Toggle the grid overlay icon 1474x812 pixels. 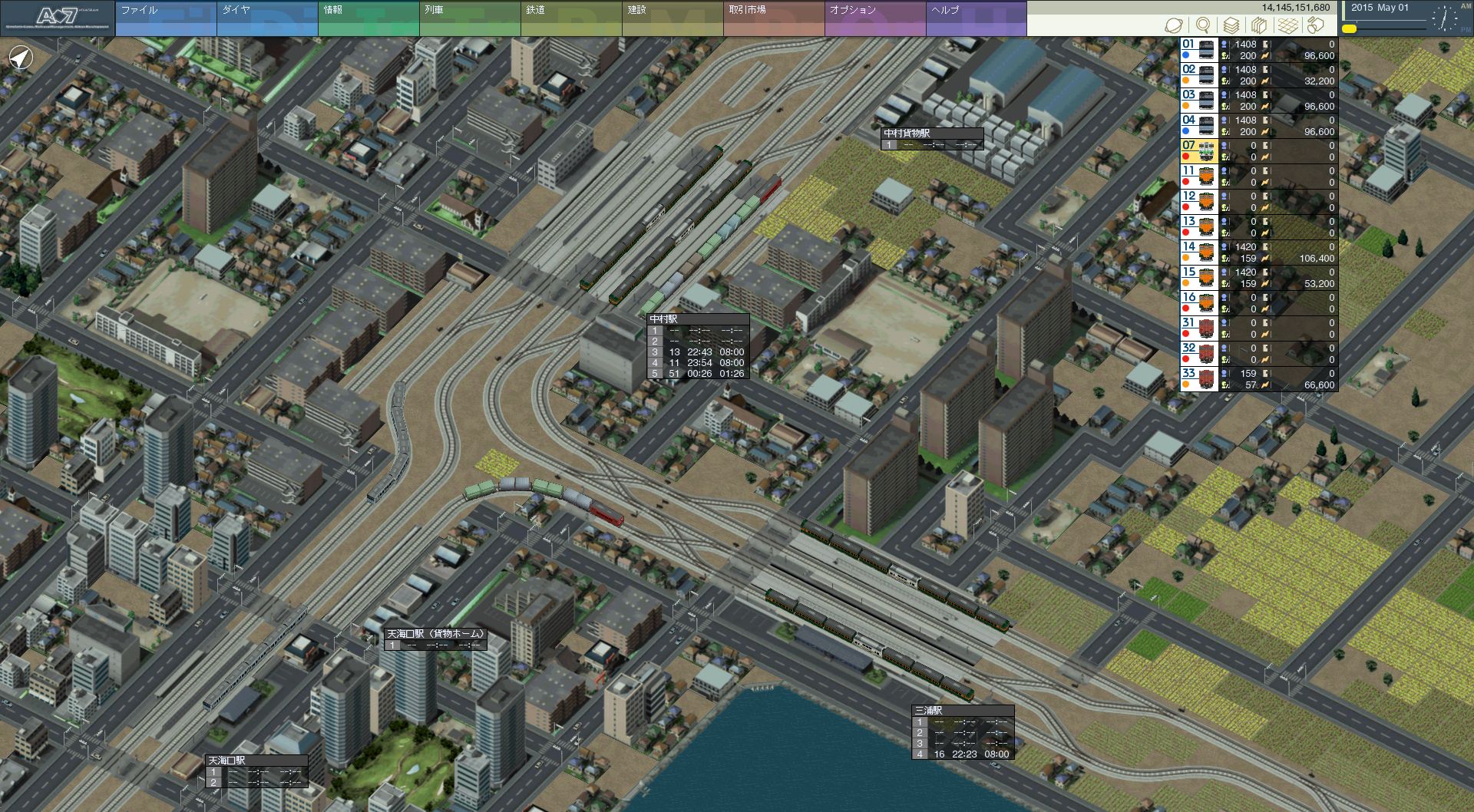point(1287,25)
